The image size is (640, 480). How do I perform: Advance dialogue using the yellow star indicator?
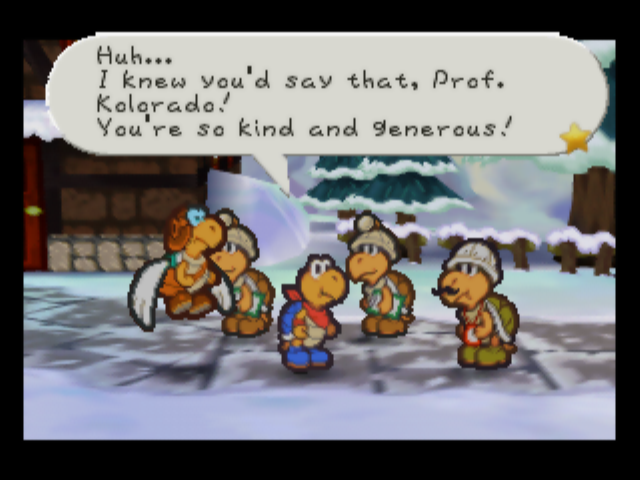click(576, 138)
